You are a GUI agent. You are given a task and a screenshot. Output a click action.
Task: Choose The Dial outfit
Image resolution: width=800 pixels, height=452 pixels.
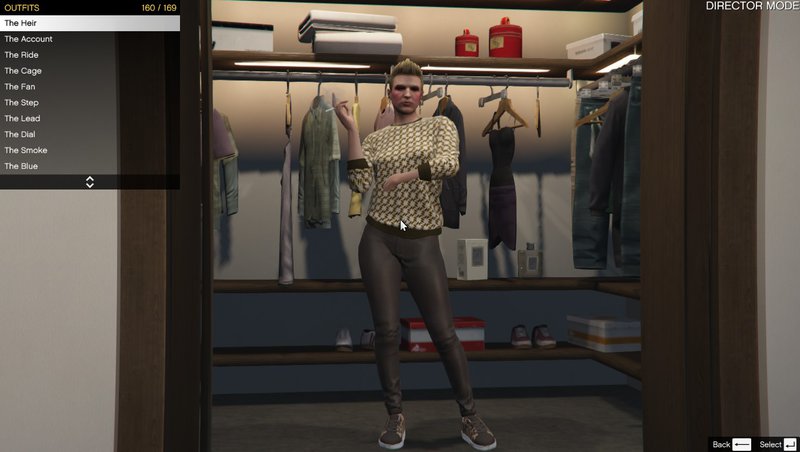pyautogui.click(x=89, y=134)
